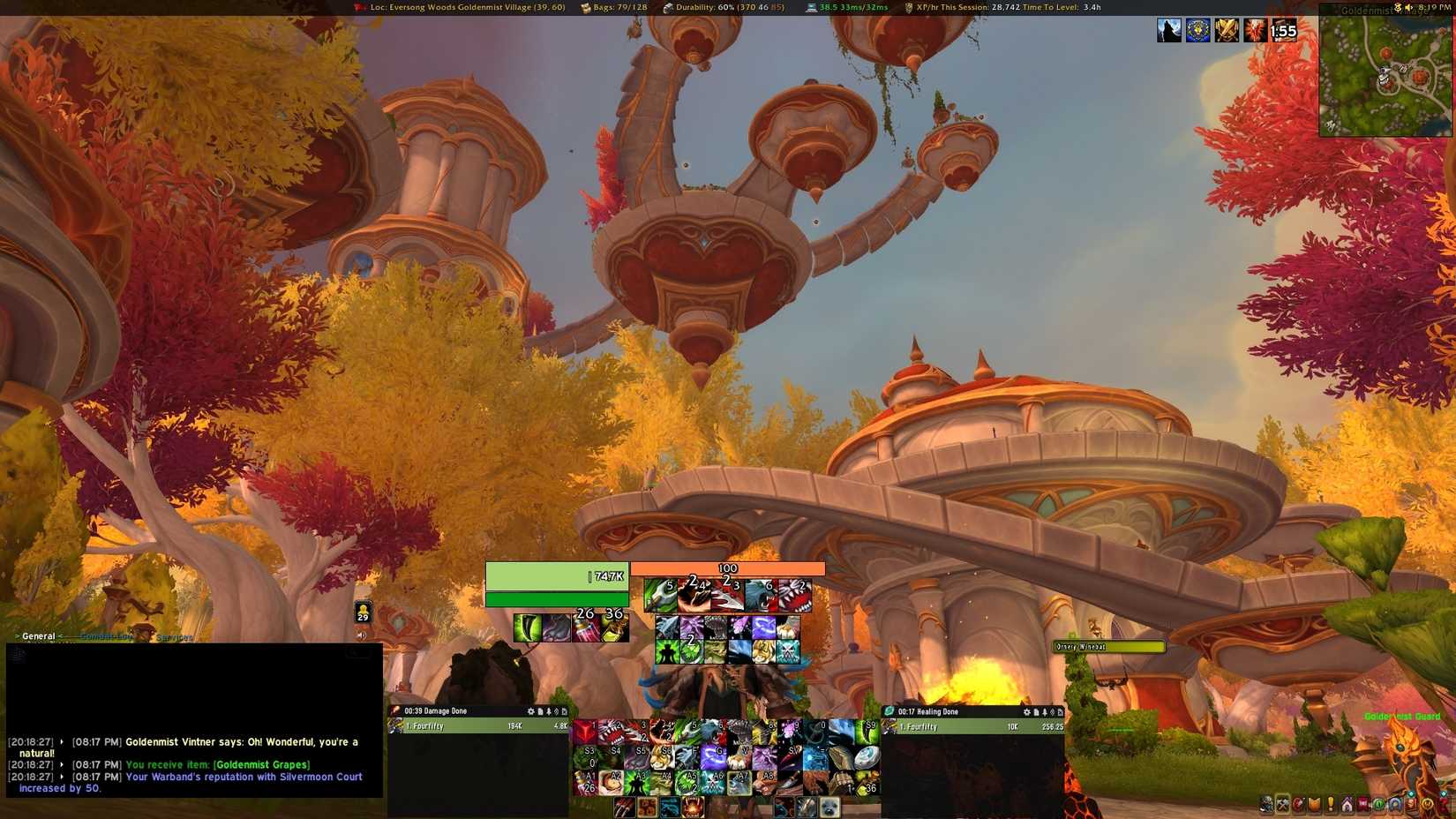Open the Character Info micro menu icon
This screenshot has width=1456, height=819.
[x=1265, y=804]
